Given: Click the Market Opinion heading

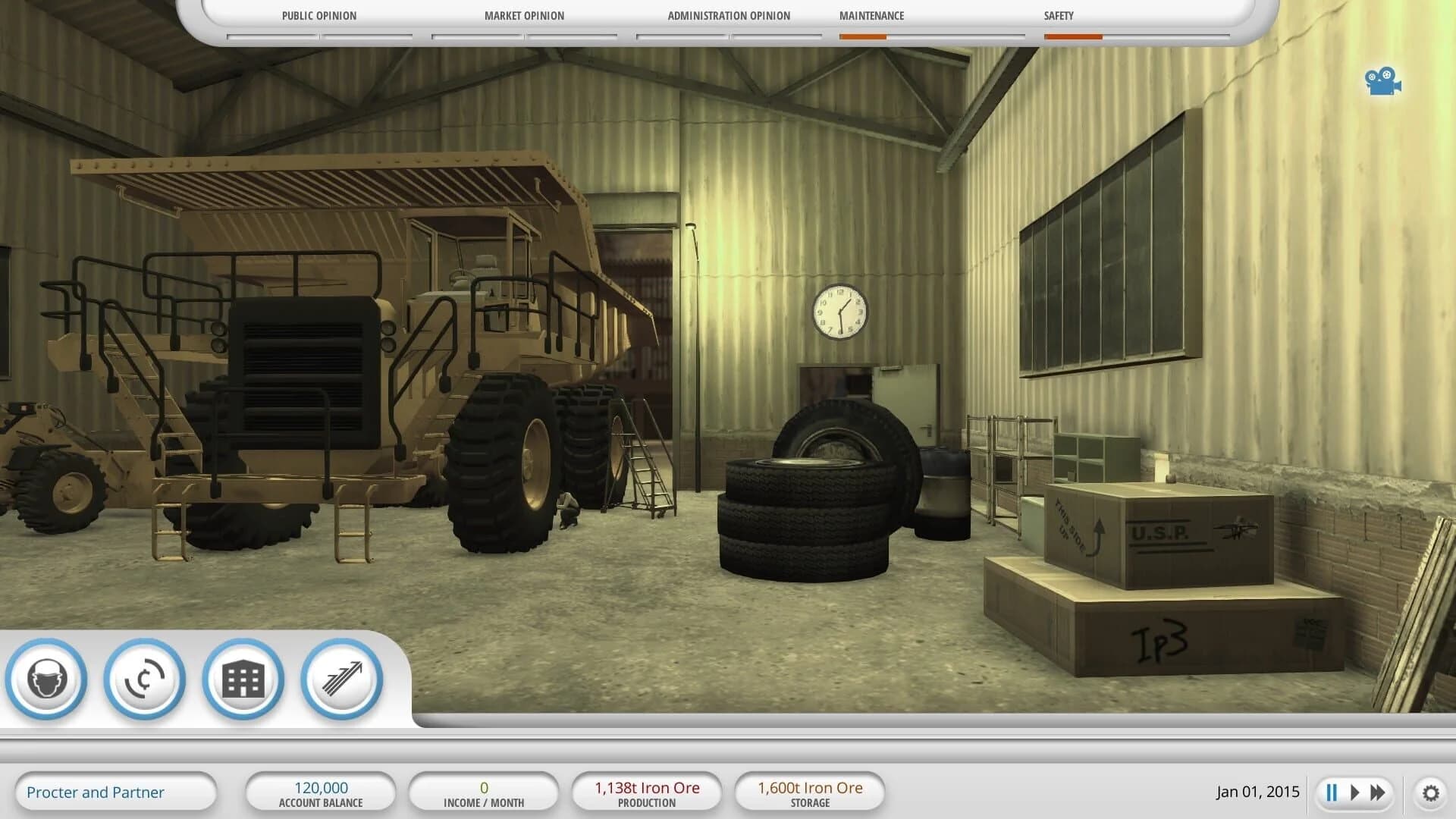Looking at the screenshot, I should pos(524,15).
